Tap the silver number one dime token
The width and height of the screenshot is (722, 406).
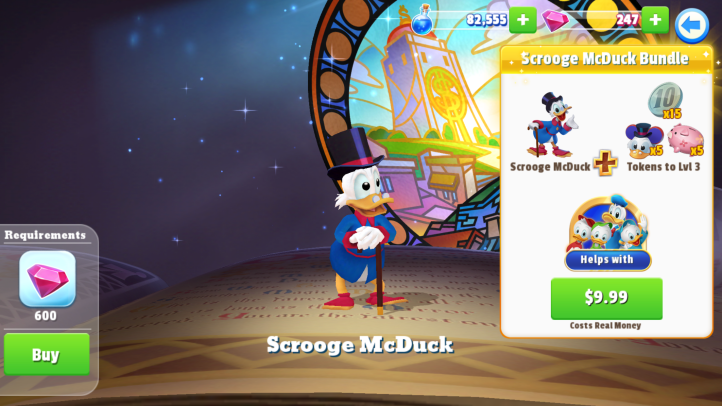pyautogui.click(x=663, y=100)
